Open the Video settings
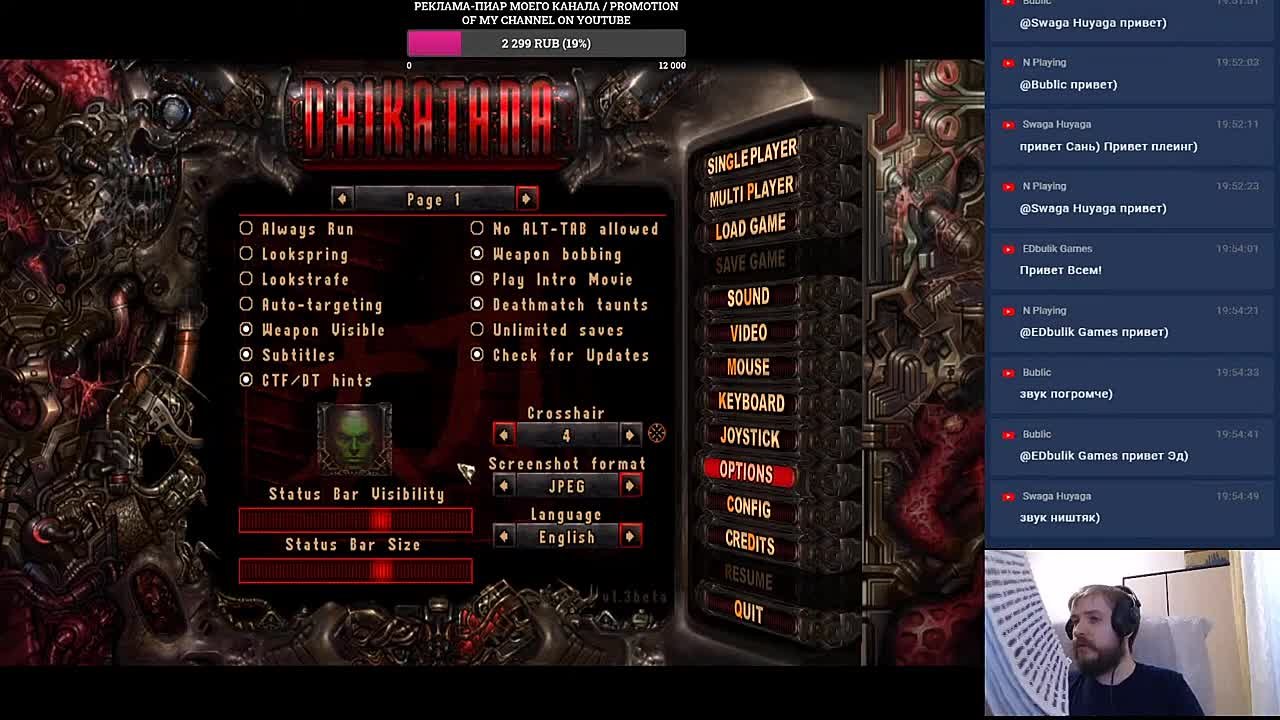Image resolution: width=1280 pixels, height=720 pixels. (x=748, y=332)
